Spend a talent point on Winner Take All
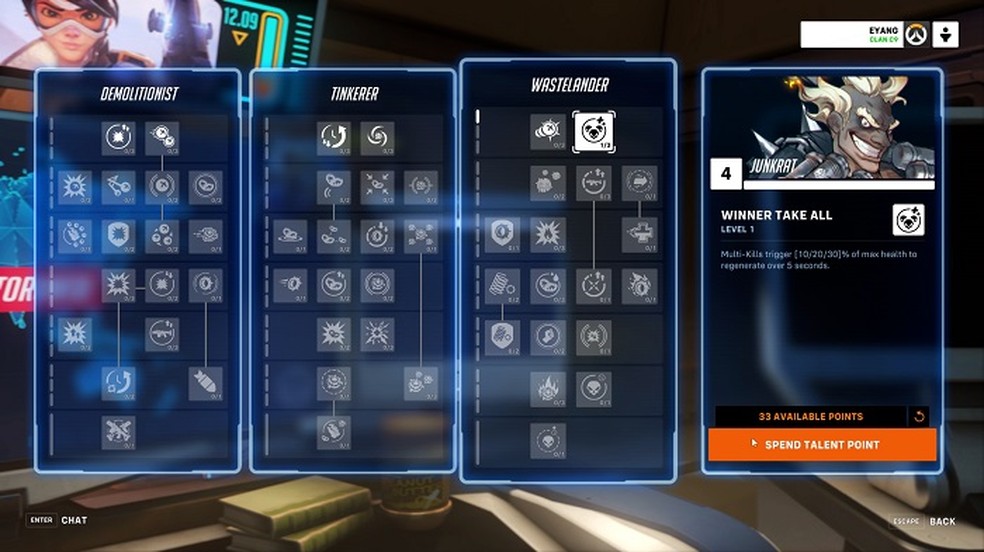The width and height of the screenshot is (984, 552). coord(822,444)
